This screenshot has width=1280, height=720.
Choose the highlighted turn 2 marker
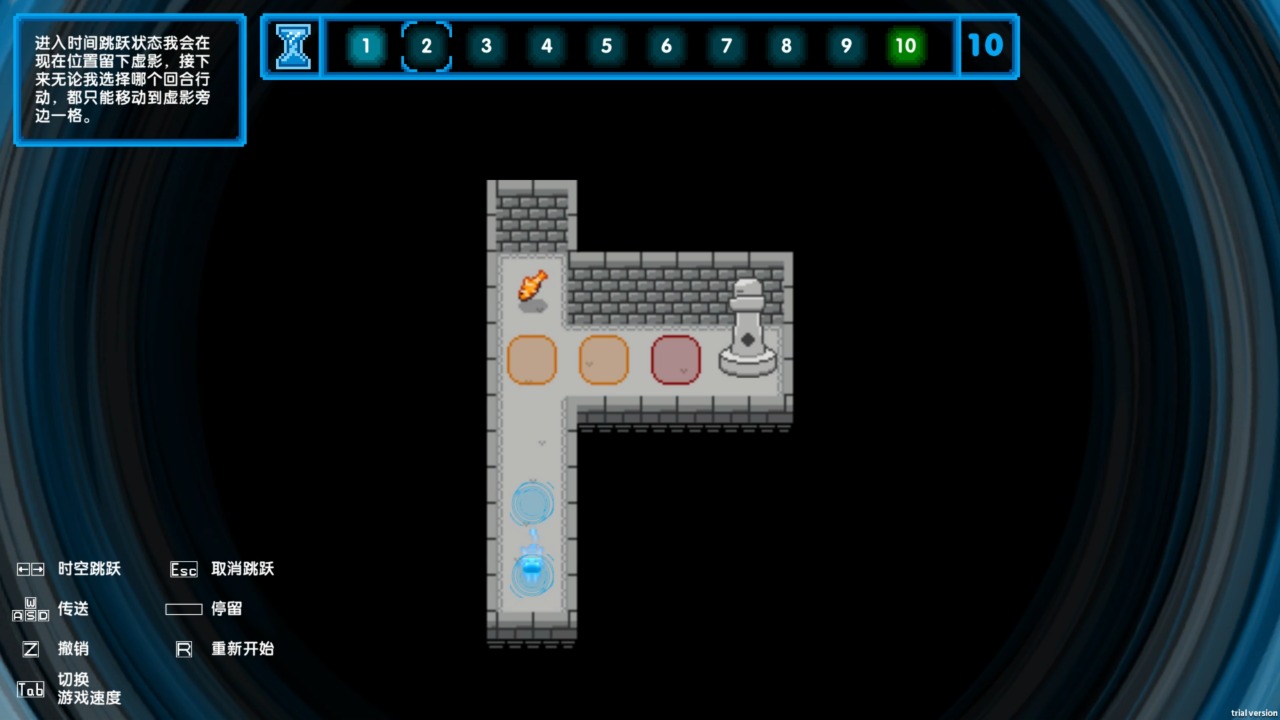426,46
